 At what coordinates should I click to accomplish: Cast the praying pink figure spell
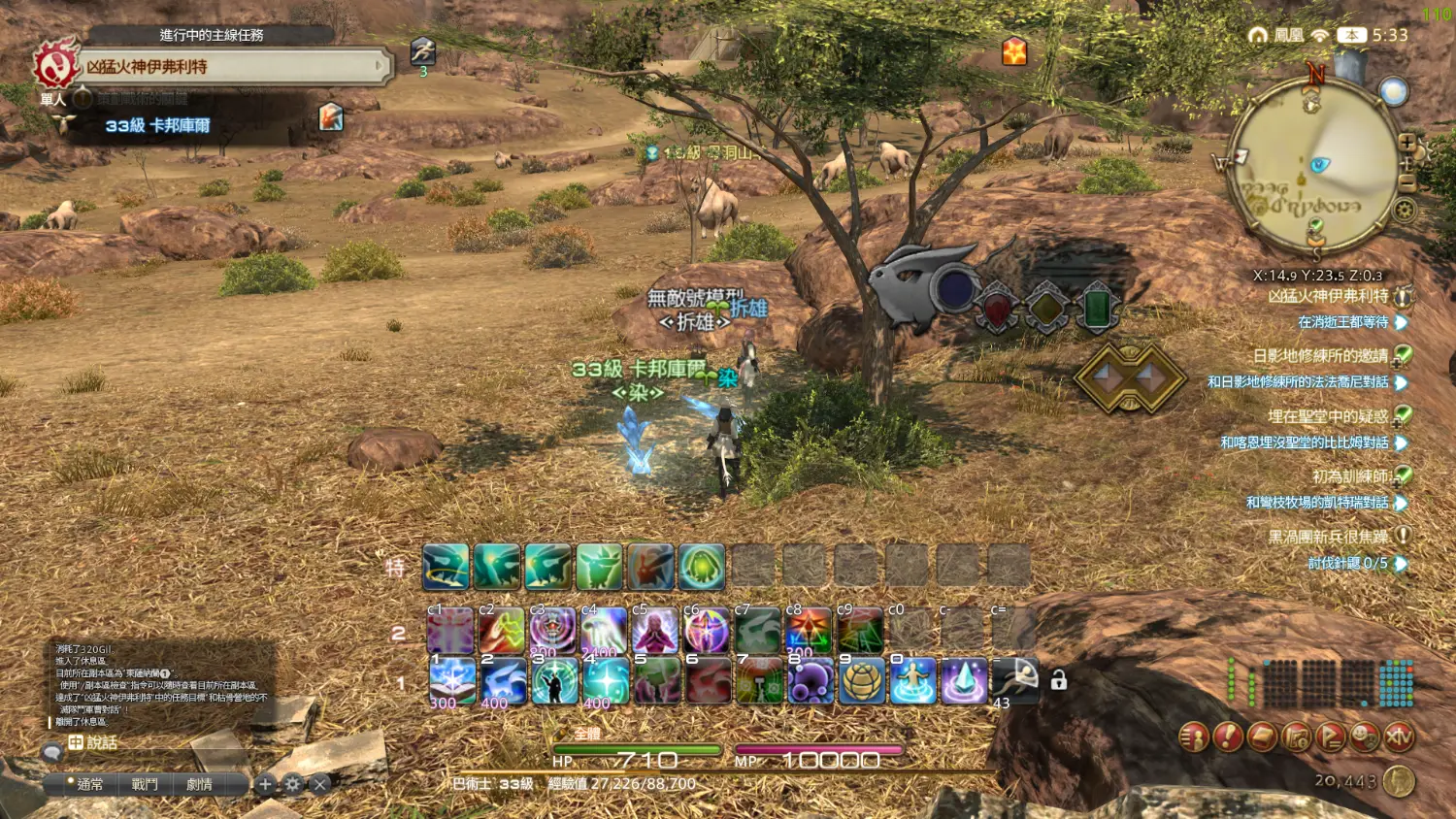[x=655, y=631]
